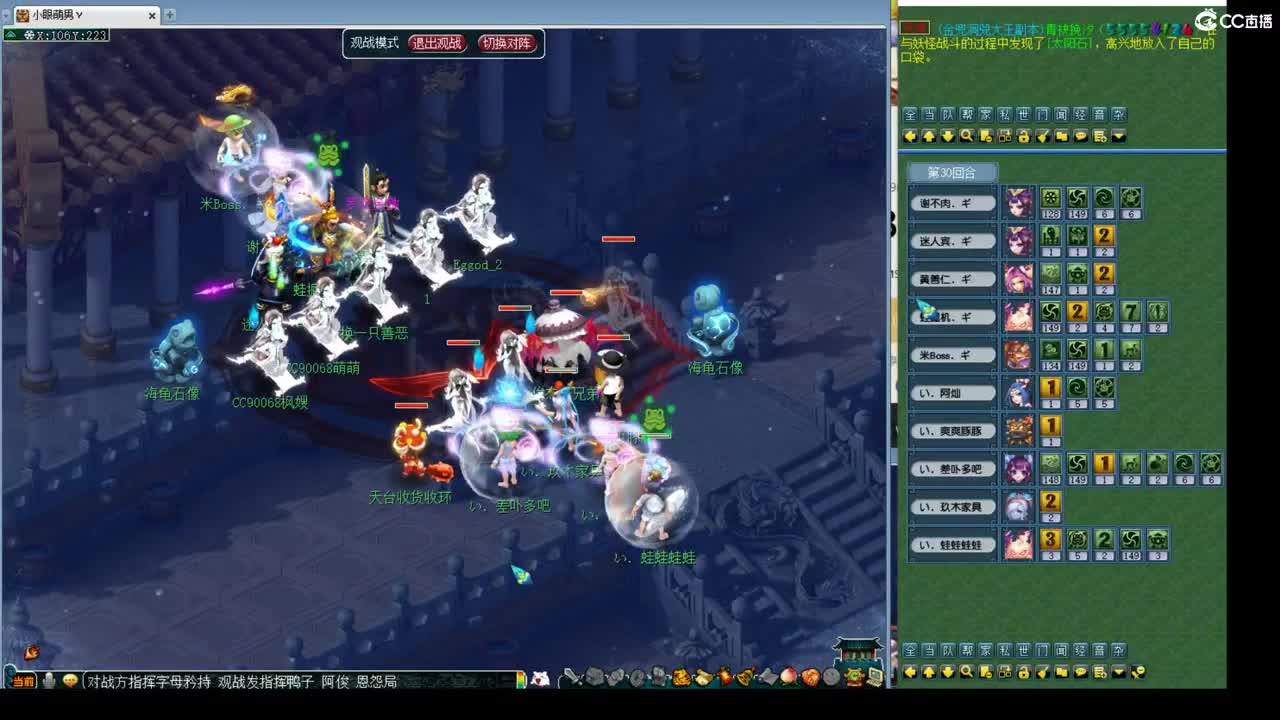Click the peach item icon on the bottom toolbar
The image size is (1280, 720).
[787, 680]
